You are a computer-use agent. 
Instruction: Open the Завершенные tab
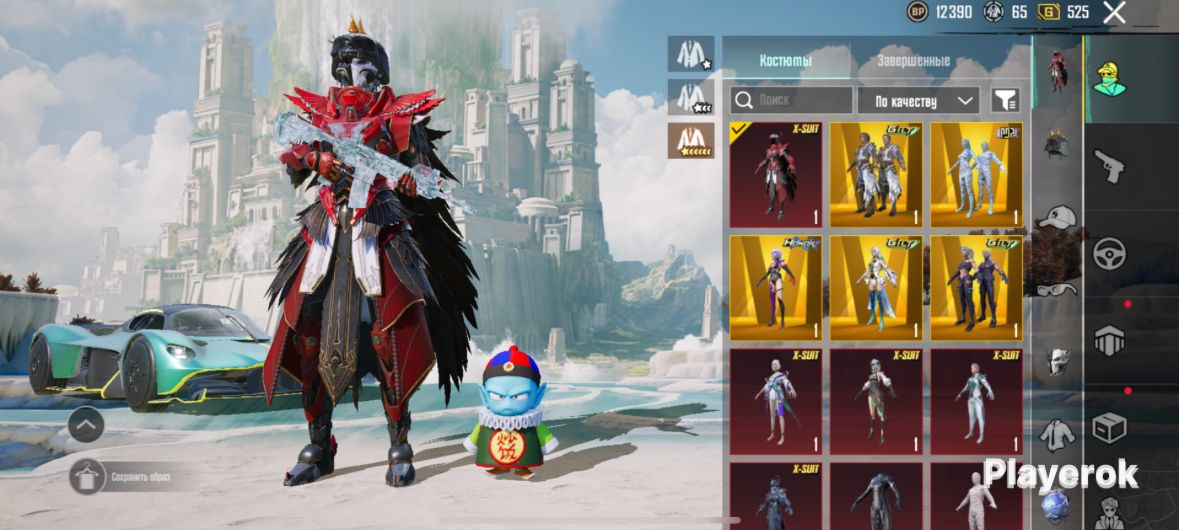click(x=913, y=61)
